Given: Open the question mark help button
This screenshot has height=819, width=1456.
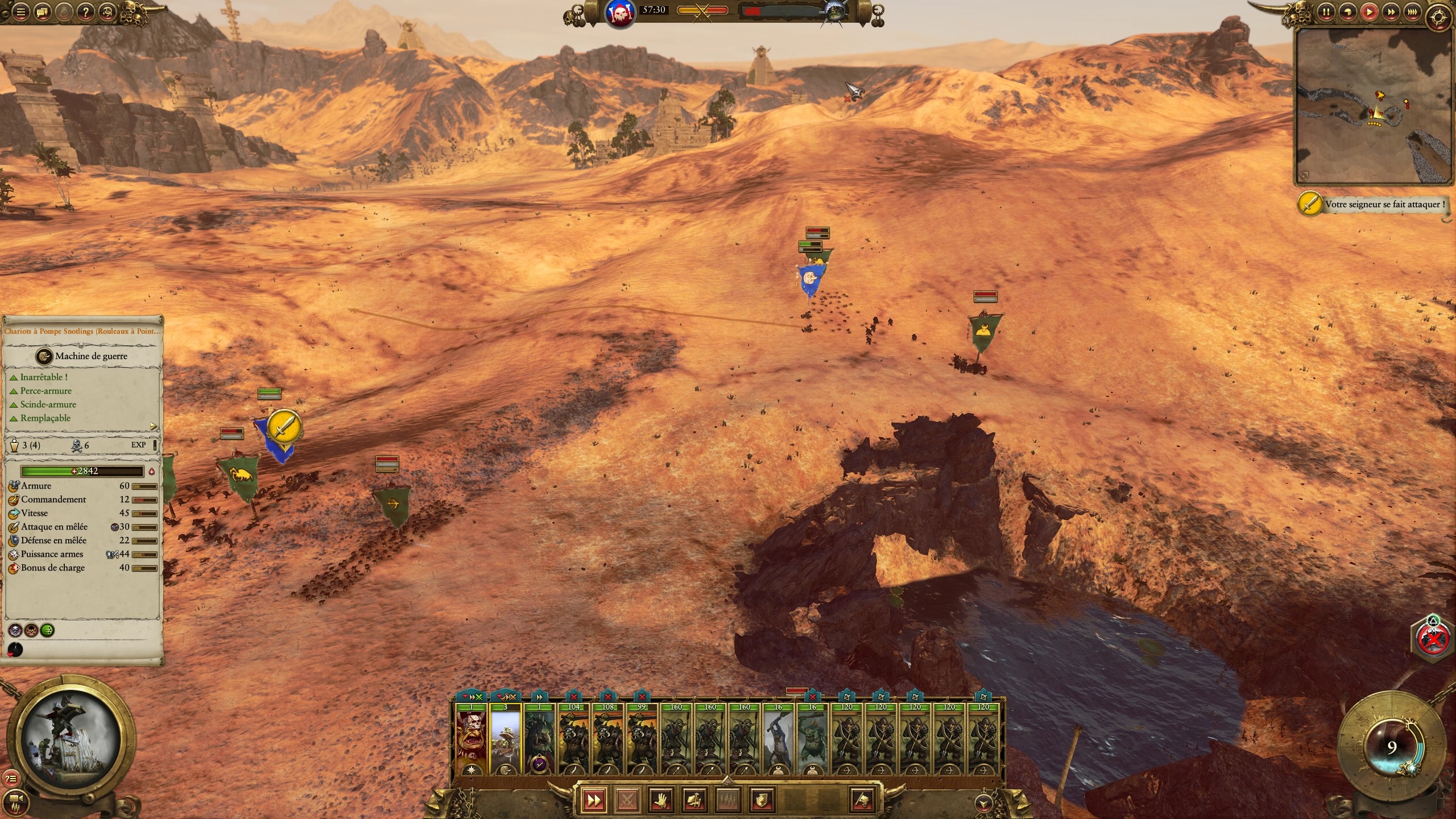Looking at the screenshot, I should coord(85,11).
